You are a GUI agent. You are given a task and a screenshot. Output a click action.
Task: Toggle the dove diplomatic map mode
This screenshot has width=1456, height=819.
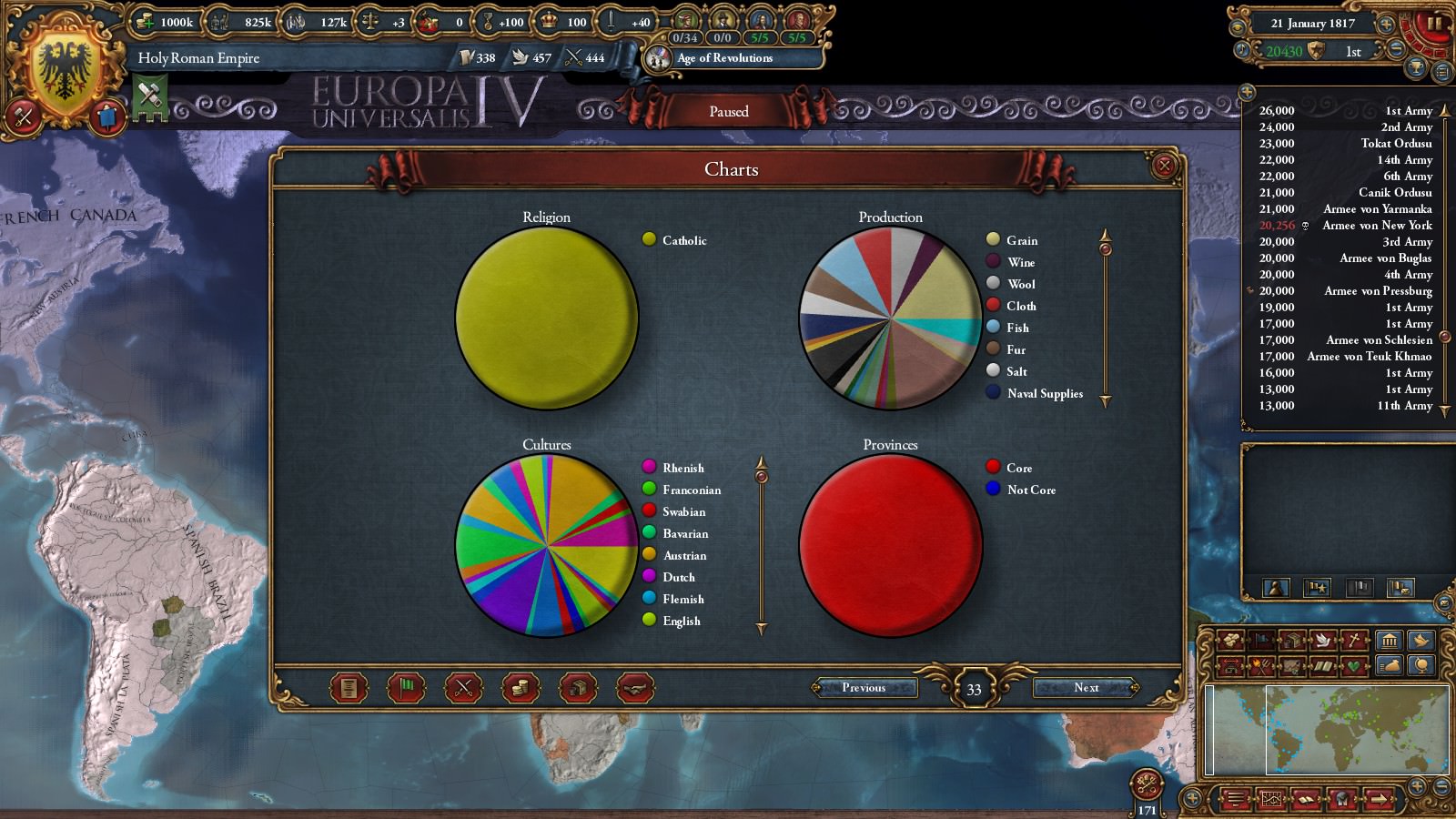tap(1321, 640)
